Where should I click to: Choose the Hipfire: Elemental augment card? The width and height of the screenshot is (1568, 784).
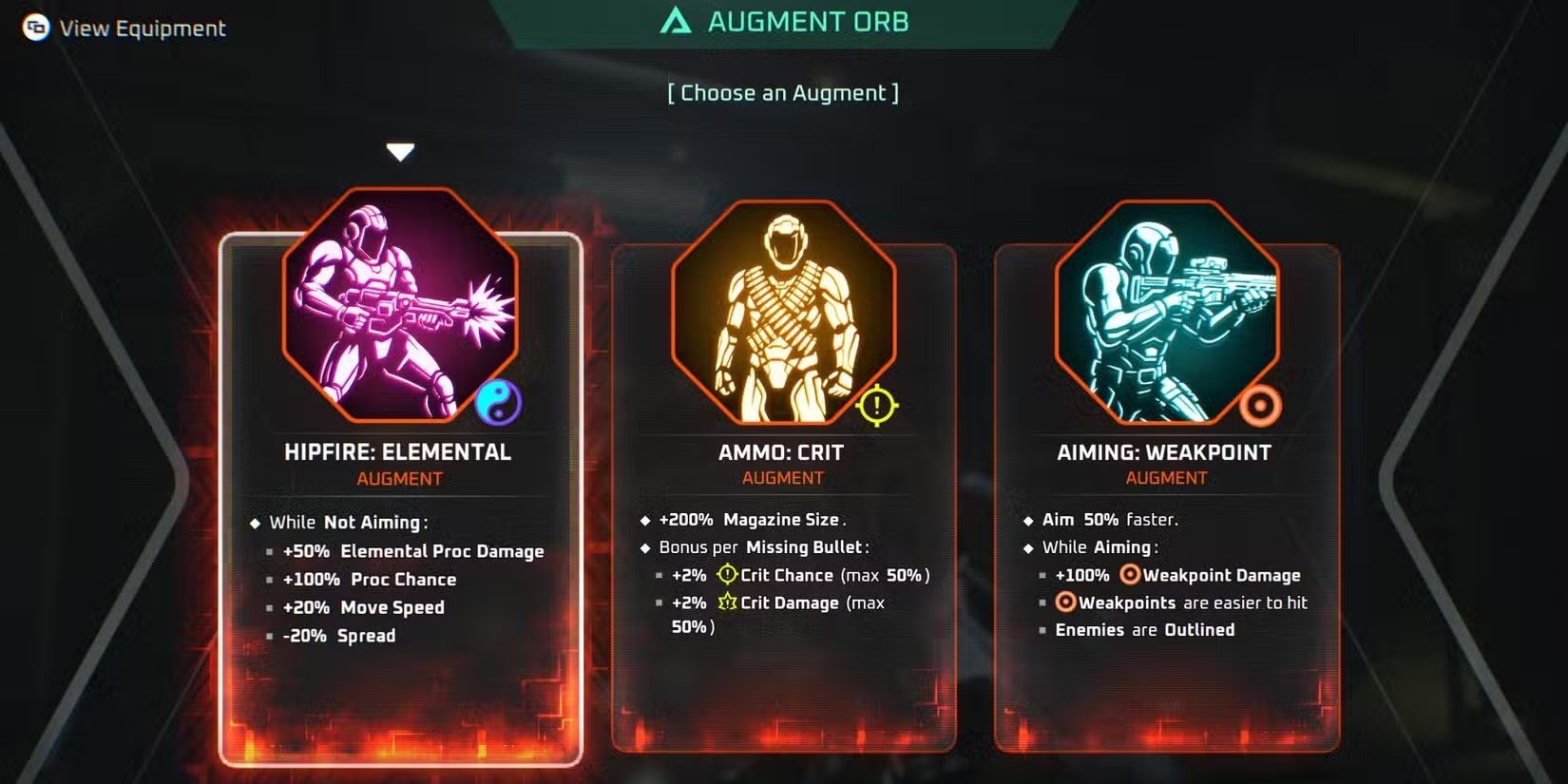[400, 494]
